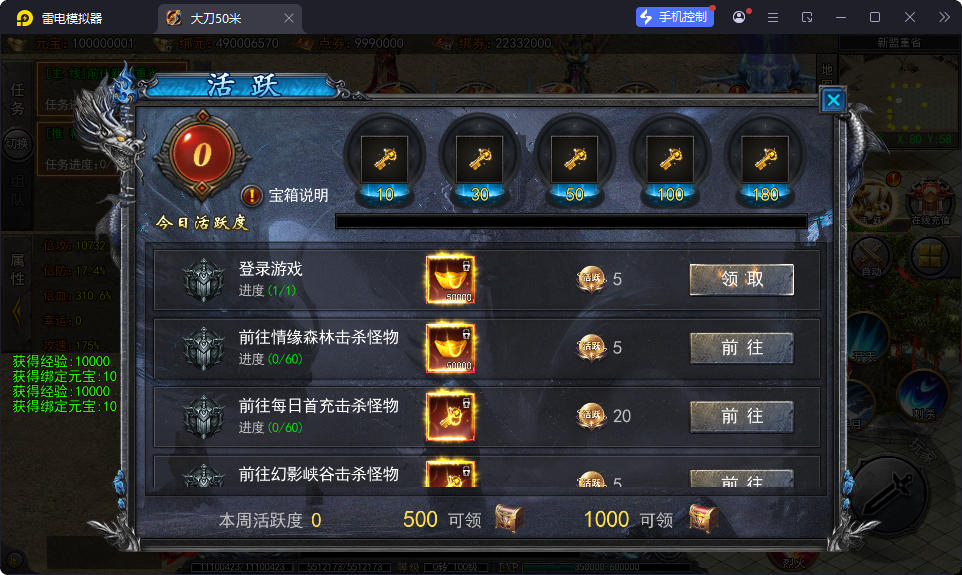Image resolution: width=962 pixels, height=575 pixels.
Task: Close the 活跃 activity panel
Action: 833,100
